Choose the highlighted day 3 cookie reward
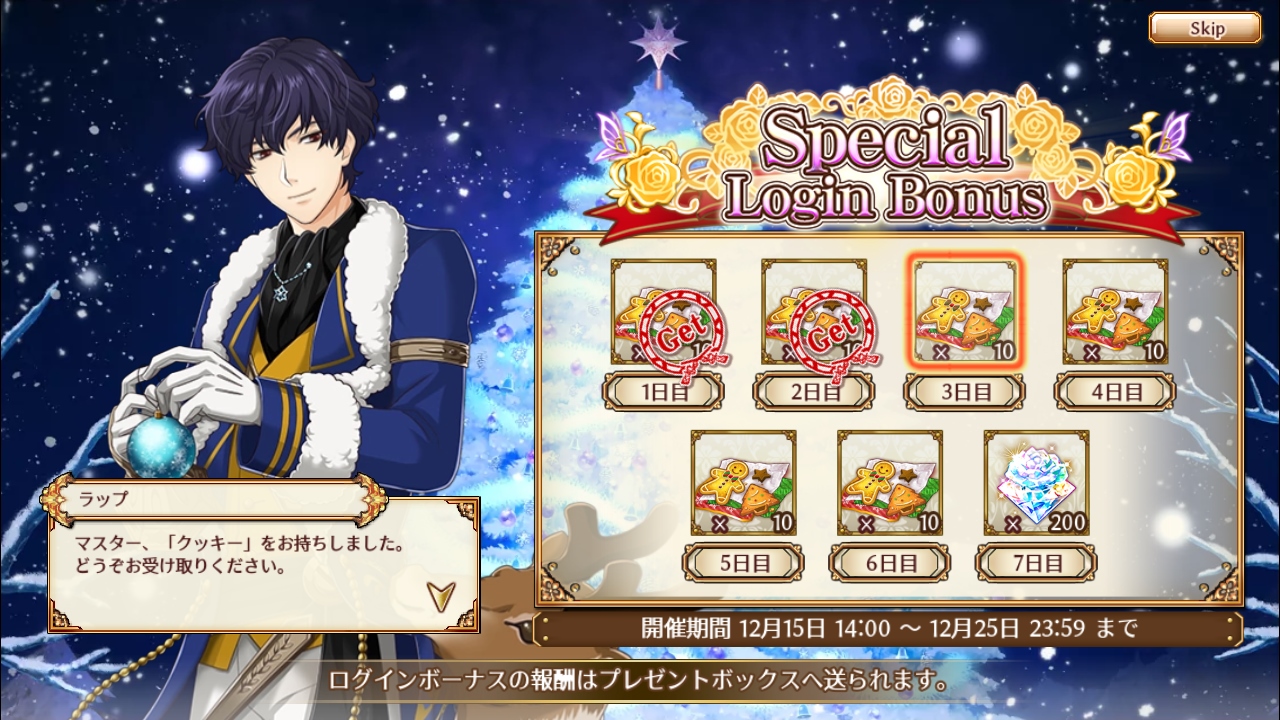Image resolution: width=1280 pixels, height=720 pixels. point(965,312)
